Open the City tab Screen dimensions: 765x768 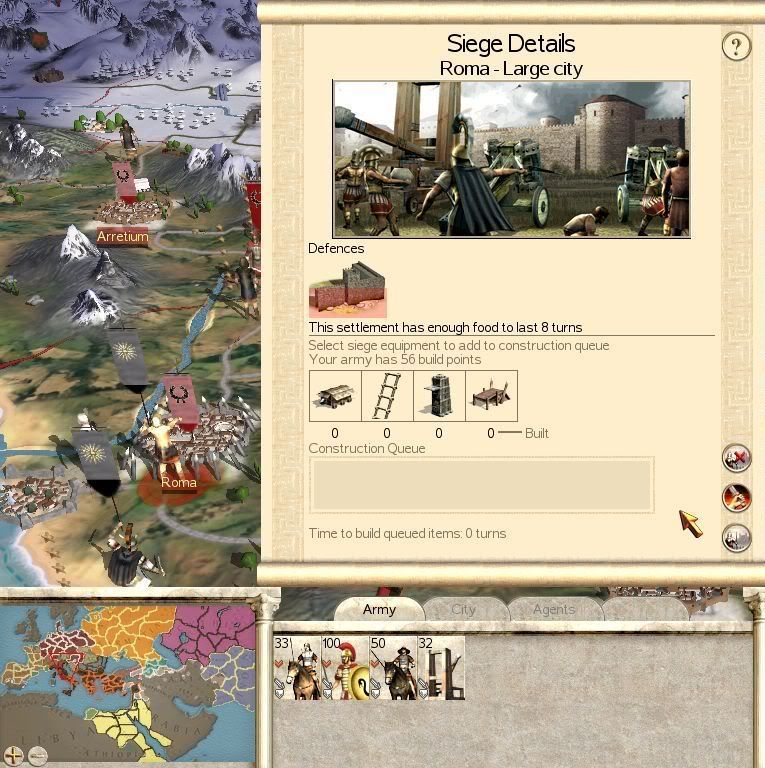463,609
